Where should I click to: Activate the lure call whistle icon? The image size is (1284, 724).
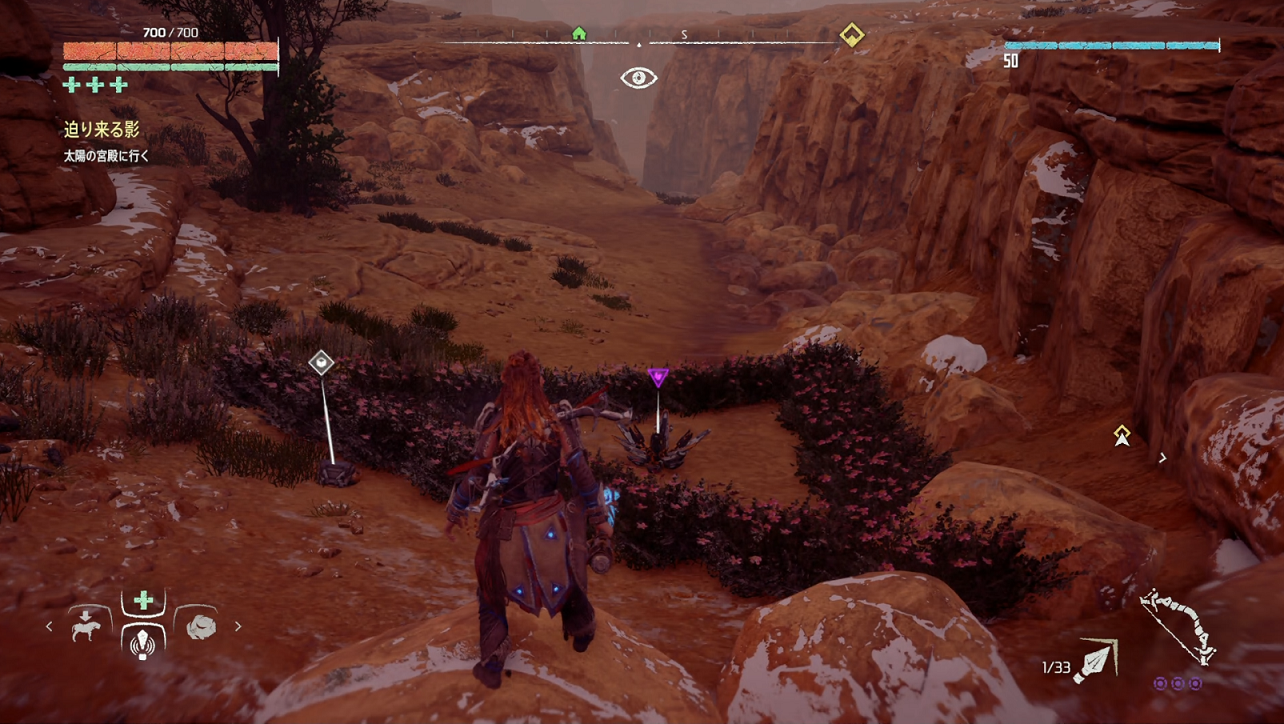[x=144, y=642]
